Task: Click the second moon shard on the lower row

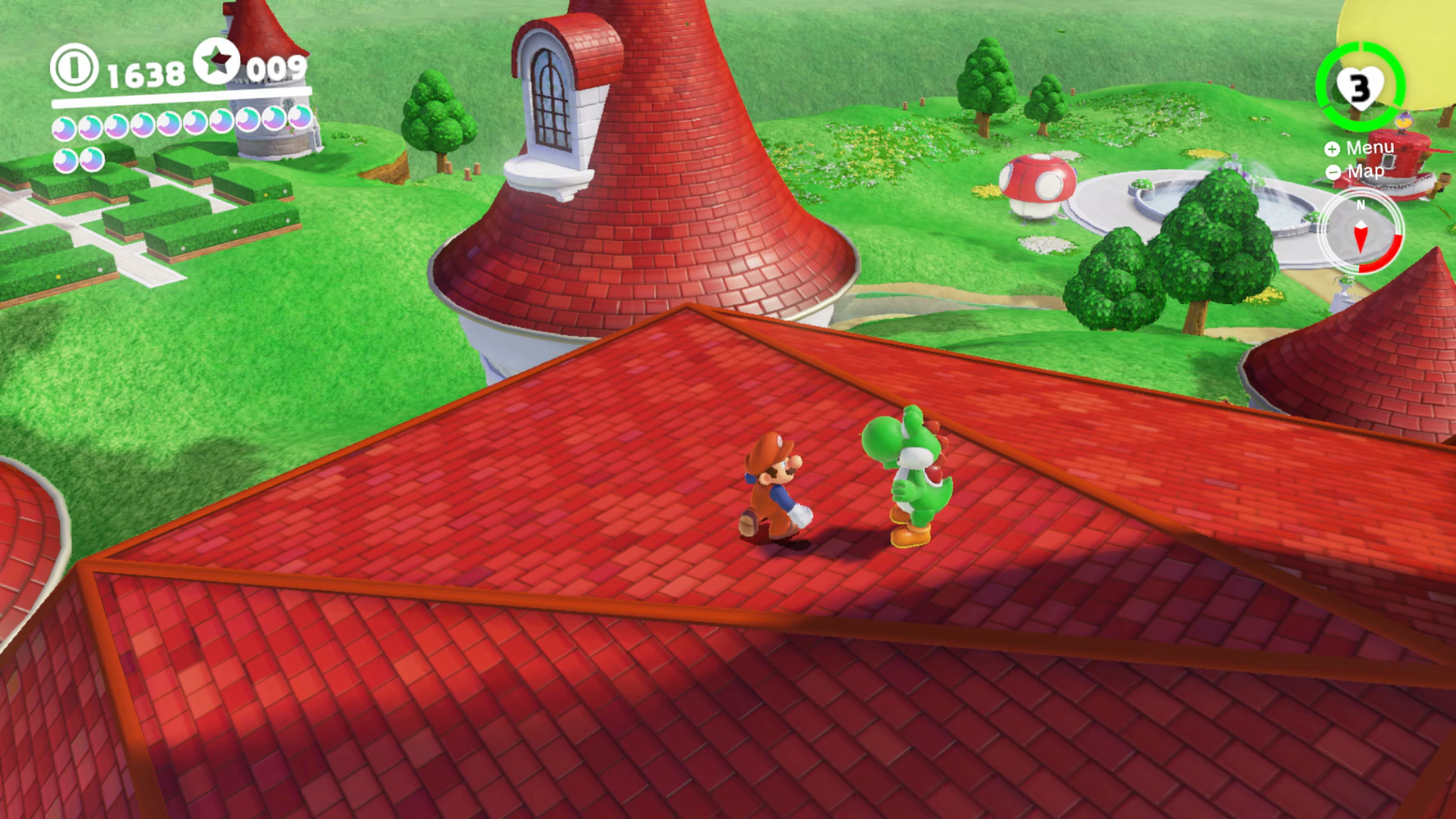Action: 92,161
